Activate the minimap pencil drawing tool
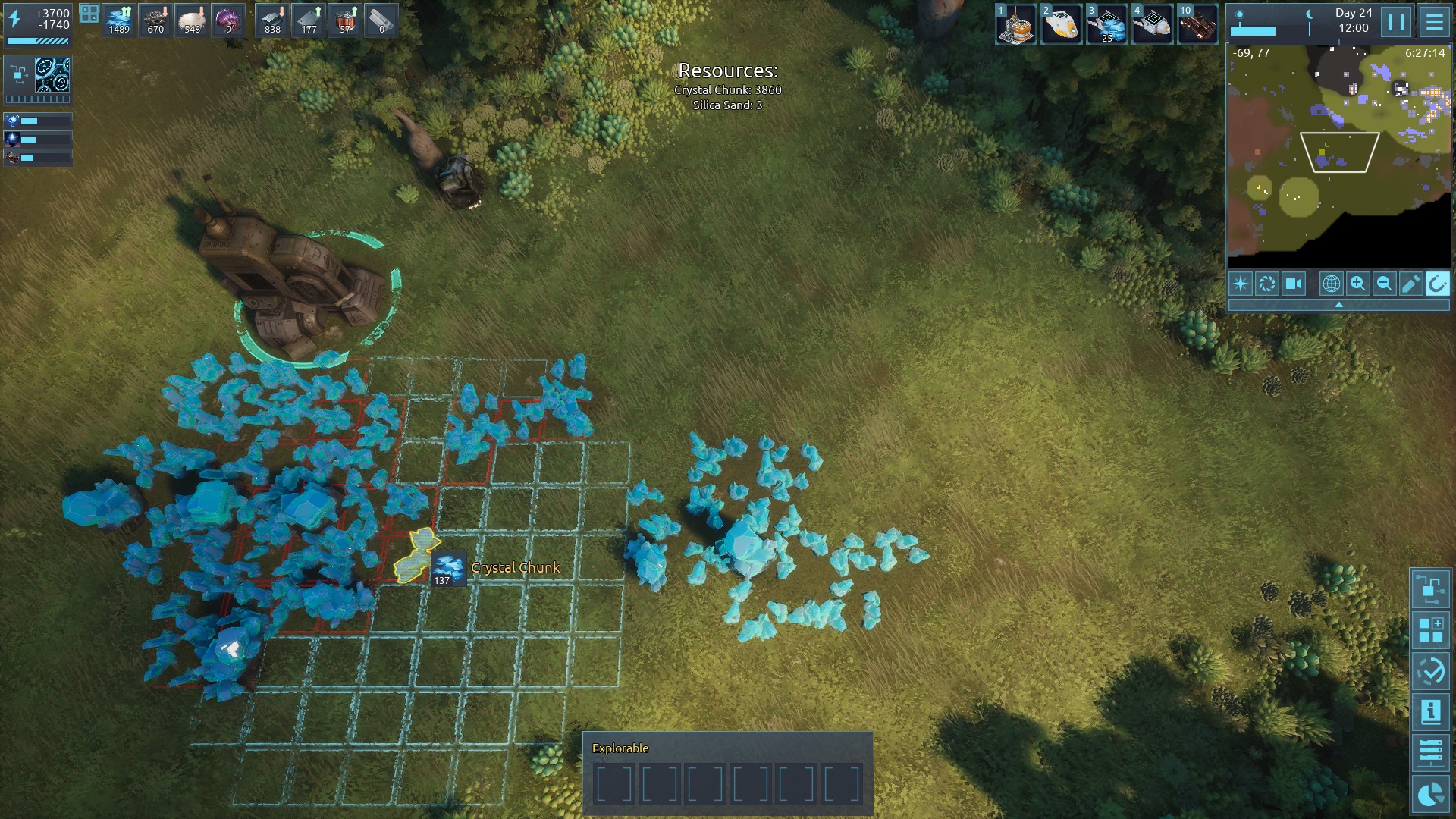Screen dimensions: 1456x819 tap(1410, 284)
